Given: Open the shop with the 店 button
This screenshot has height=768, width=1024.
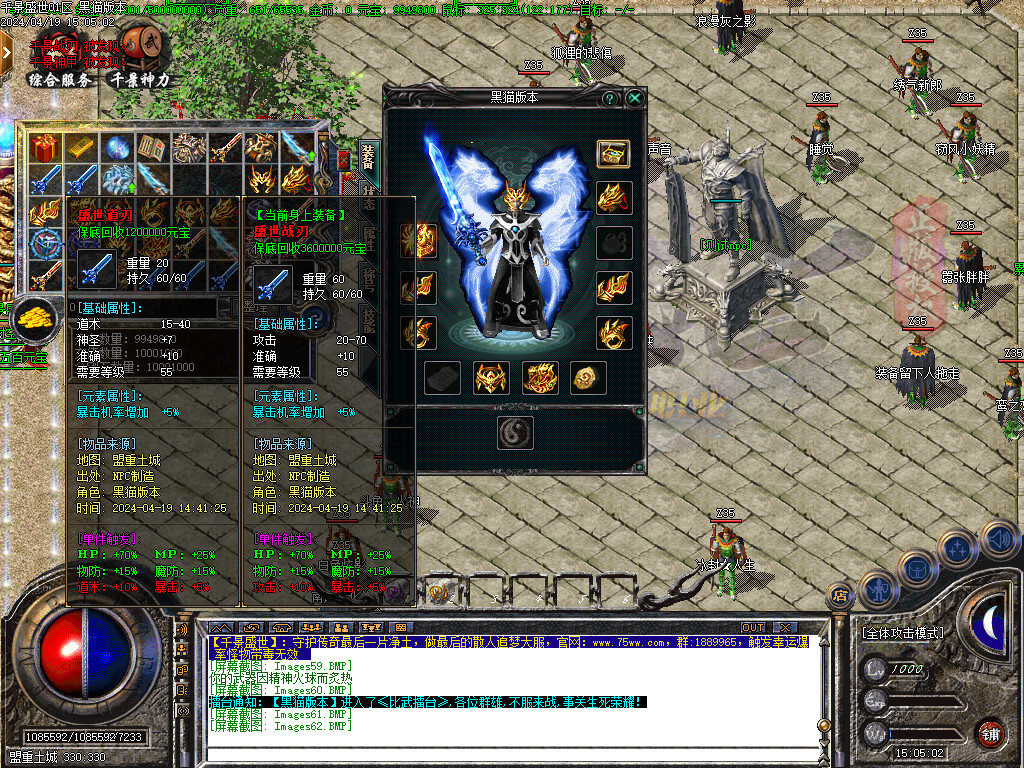Looking at the screenshot, I should [839, 596].
